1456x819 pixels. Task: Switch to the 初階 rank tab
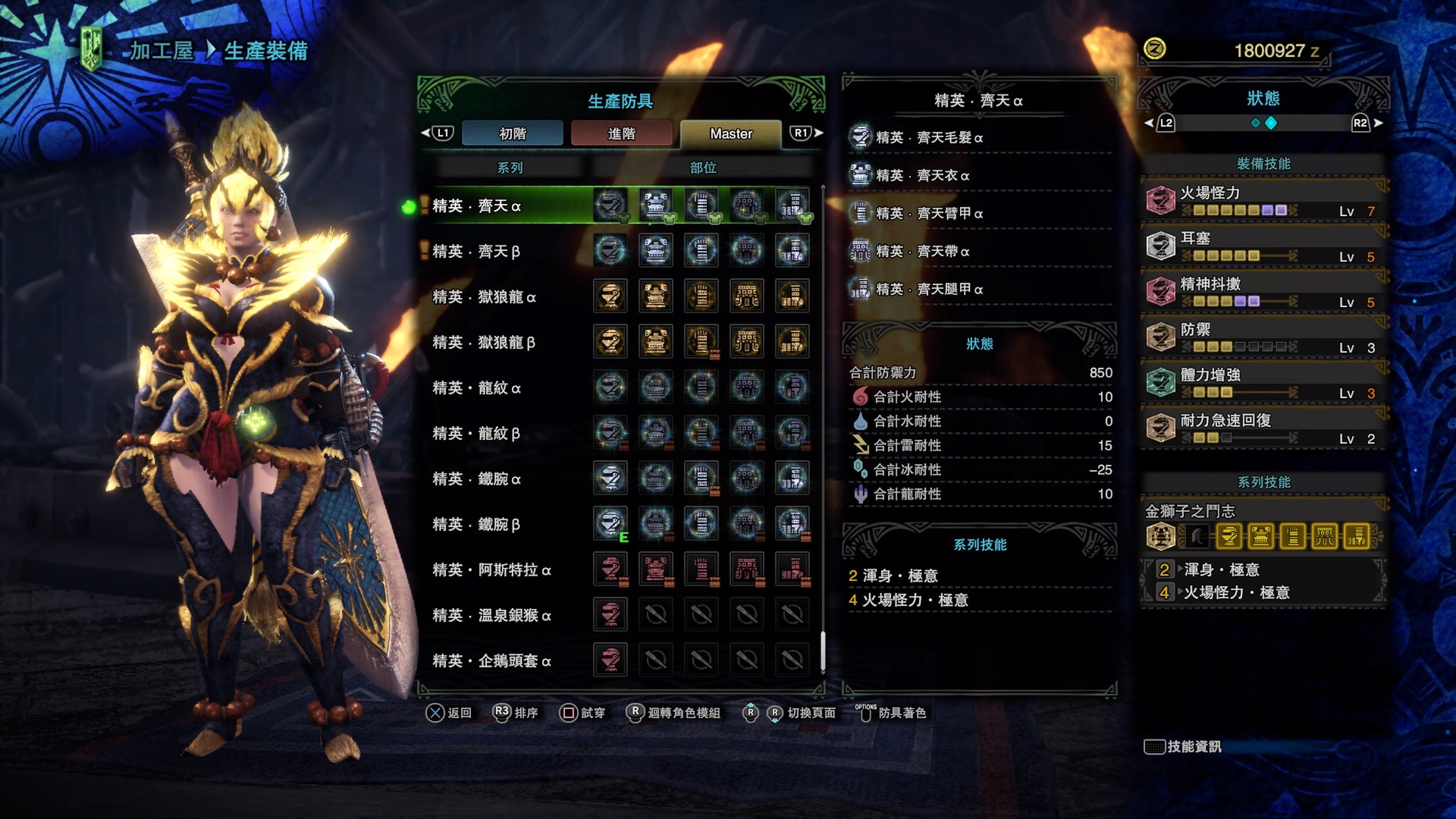[x=513, y=133]
